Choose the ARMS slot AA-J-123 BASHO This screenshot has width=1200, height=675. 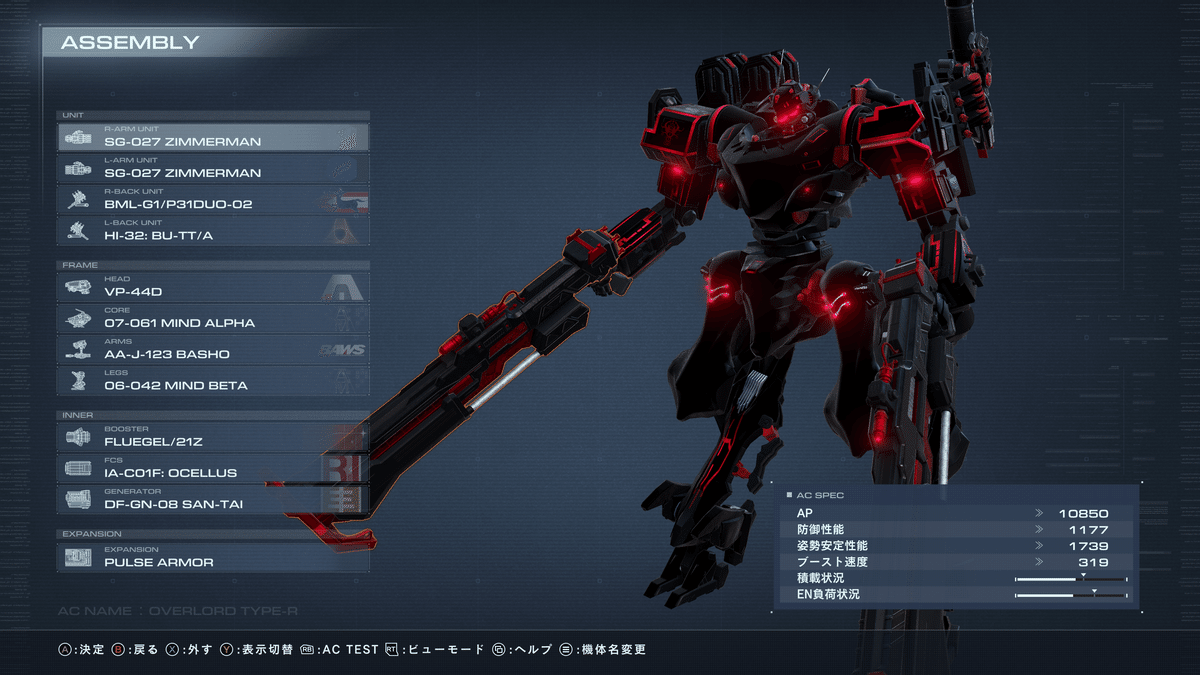(x=213, y=349)
